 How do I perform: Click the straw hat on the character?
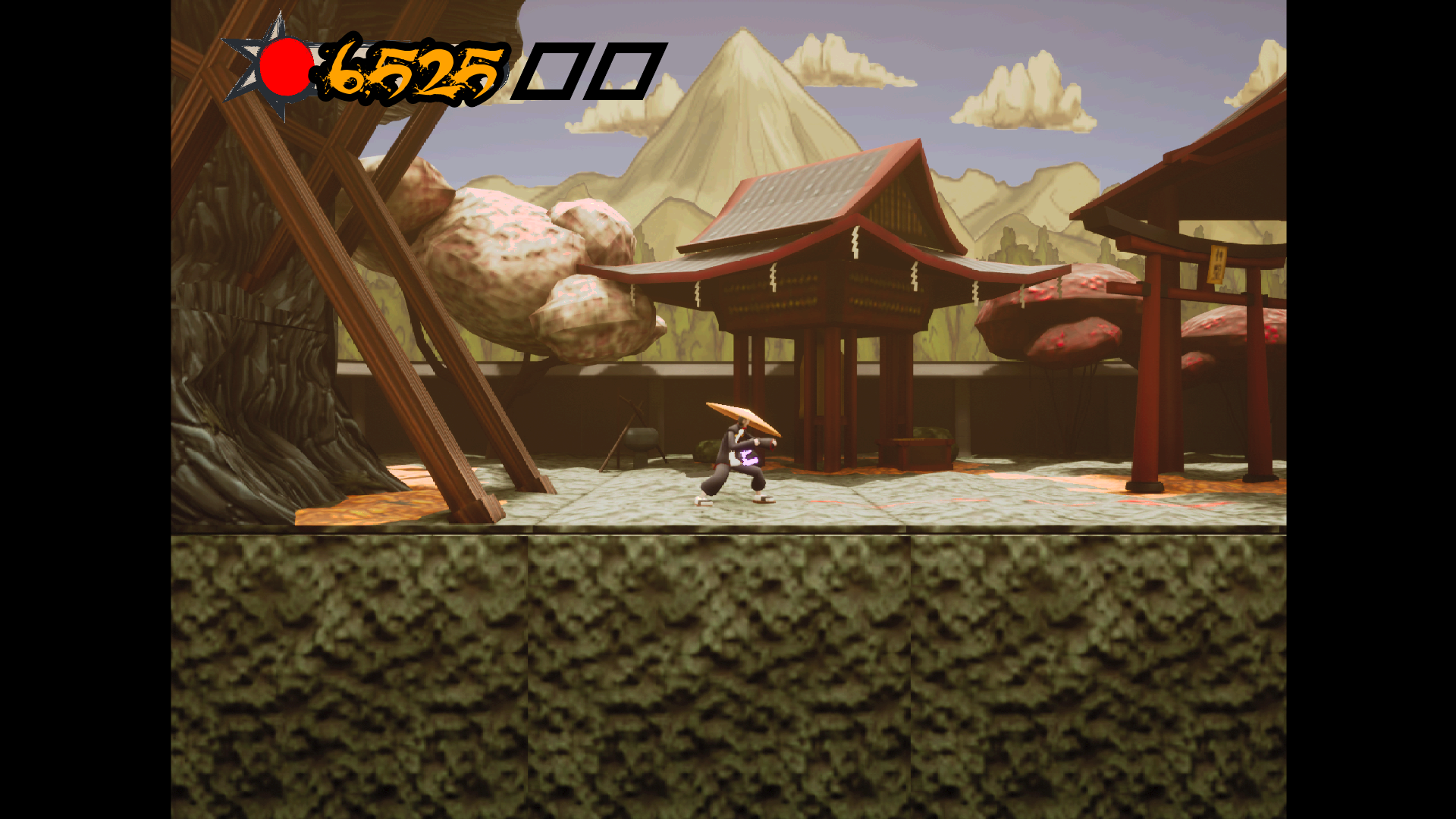tap(743, 413)
